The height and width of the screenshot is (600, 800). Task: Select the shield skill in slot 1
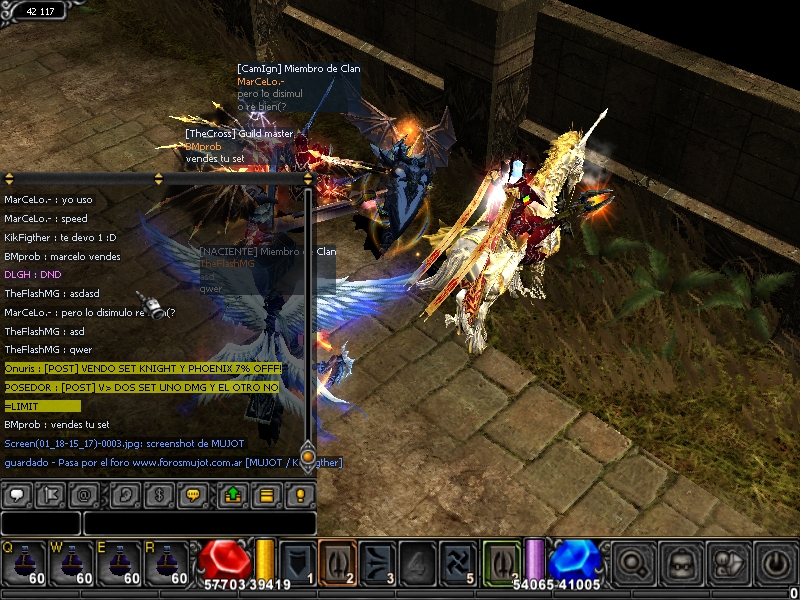tap(298, 561)
